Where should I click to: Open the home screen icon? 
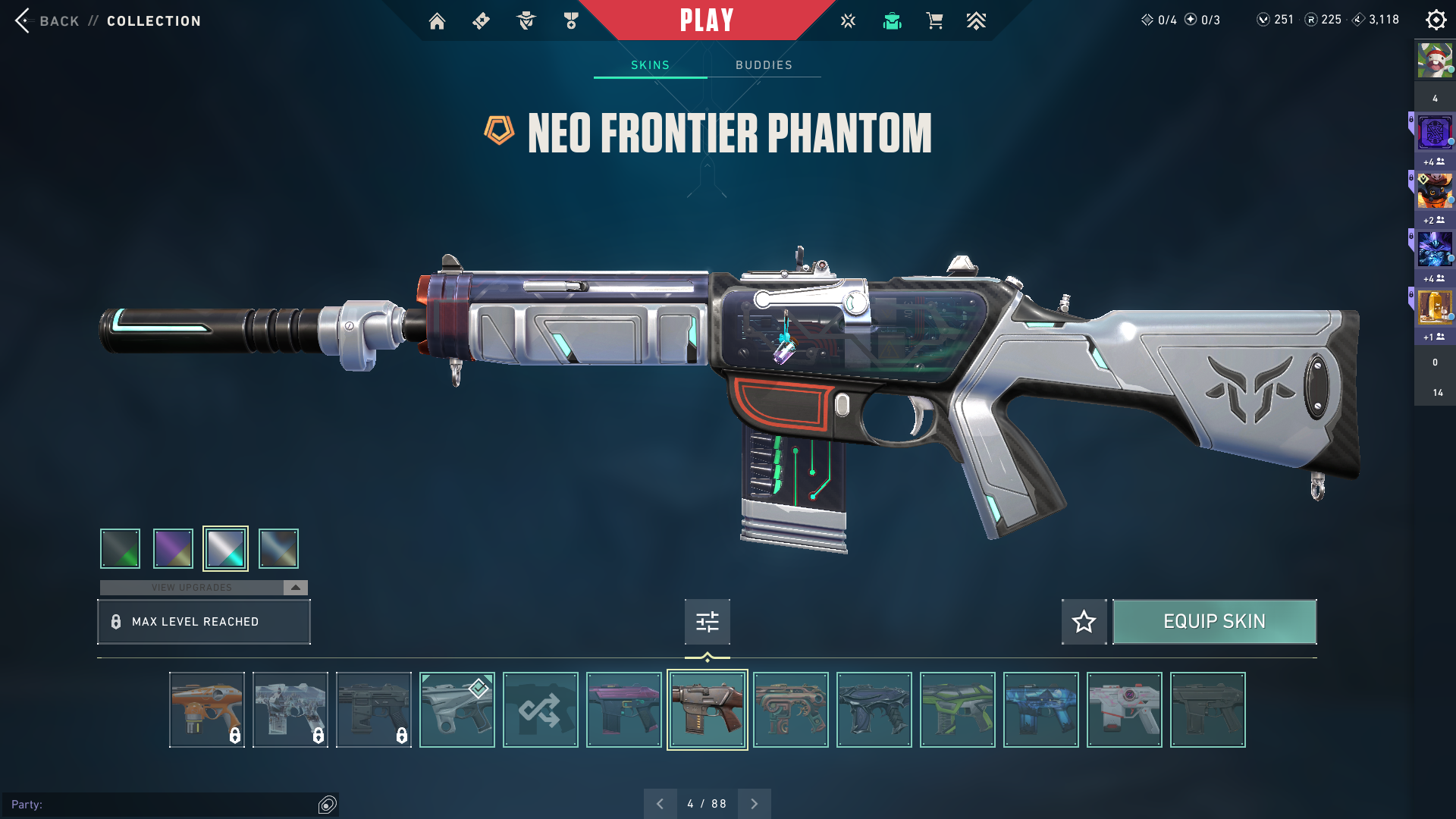tap(437, 21)
